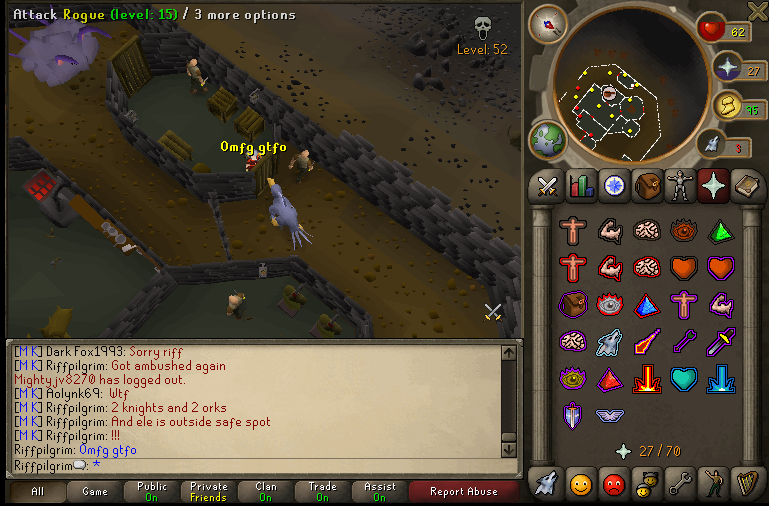Screen dimensions: 769x506
Task: Switch chat filter to Game
Action: pos(95,491)
